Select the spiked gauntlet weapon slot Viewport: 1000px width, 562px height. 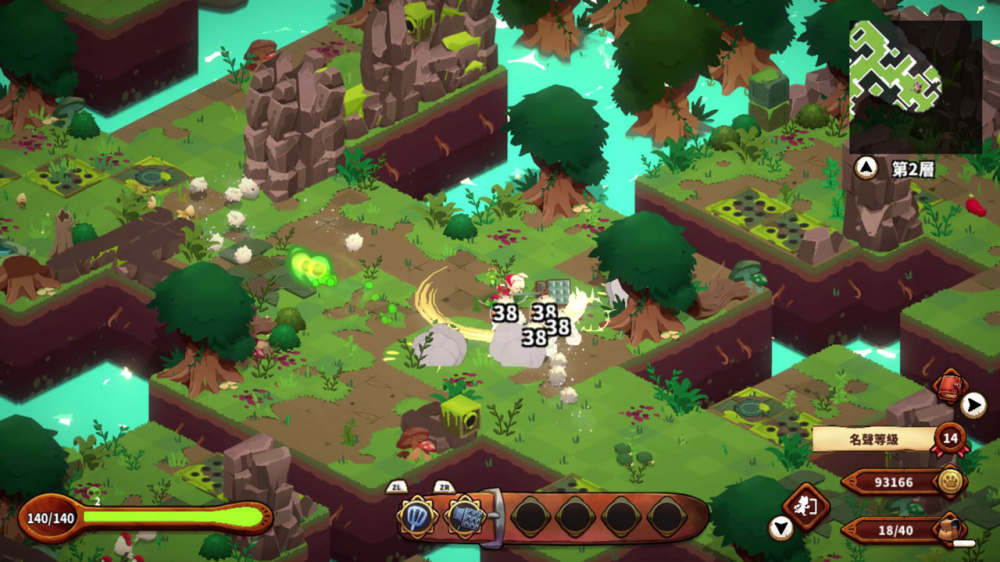pyautogui.click(x=463, y=517)
